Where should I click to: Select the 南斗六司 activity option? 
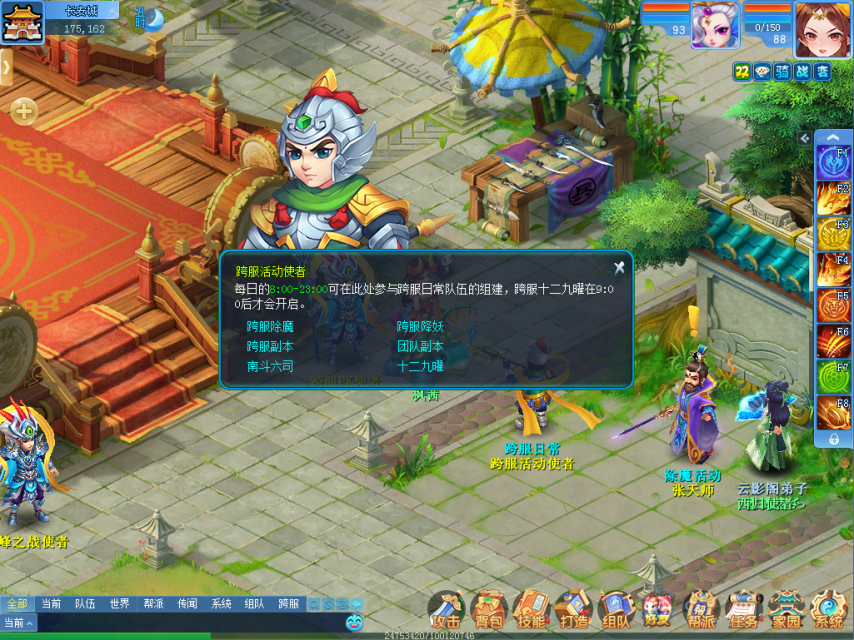coord(270,366)
